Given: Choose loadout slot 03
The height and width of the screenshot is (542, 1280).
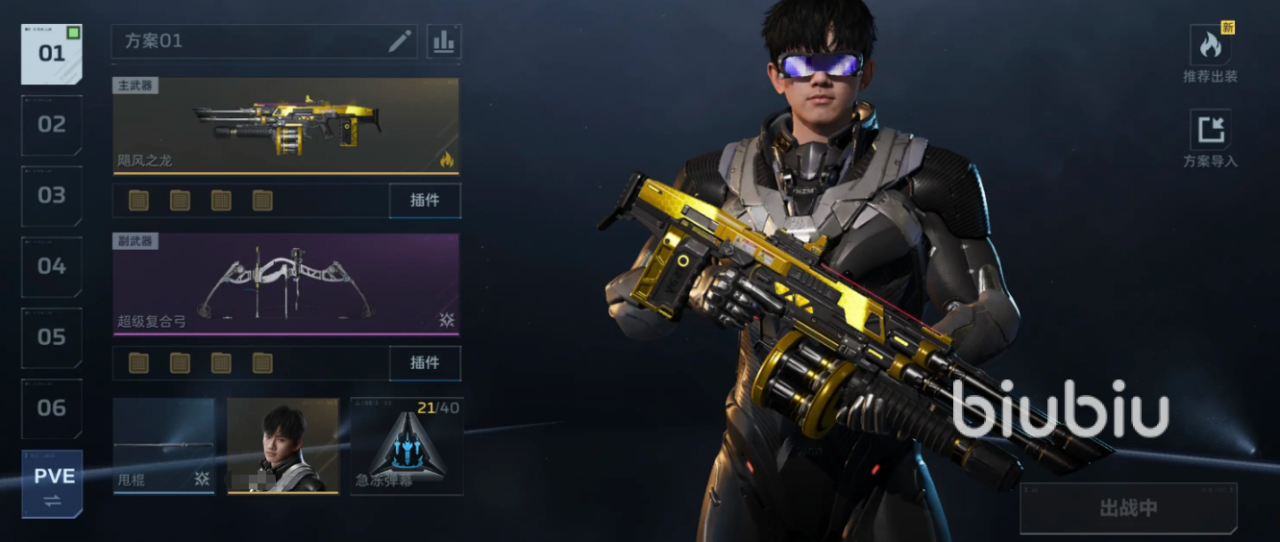Looking at the screenshot, I should tap(52, 196).
